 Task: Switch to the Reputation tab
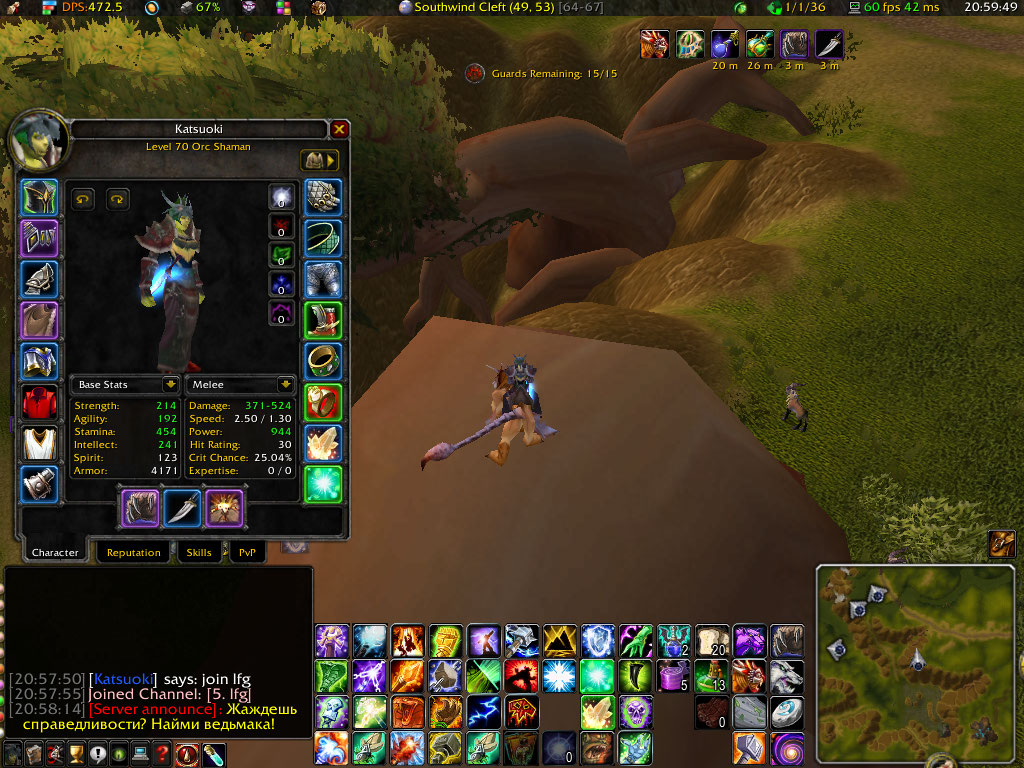[x=134, y=552]
